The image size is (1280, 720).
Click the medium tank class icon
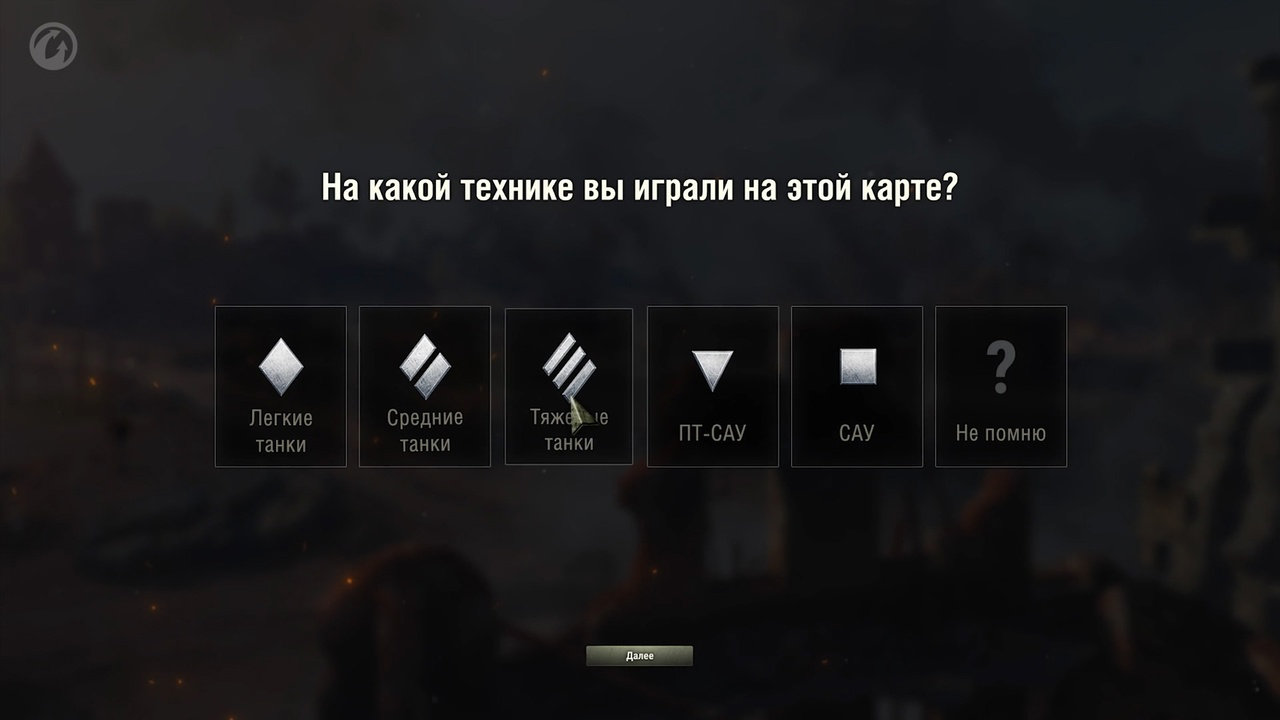click(424, 365)
